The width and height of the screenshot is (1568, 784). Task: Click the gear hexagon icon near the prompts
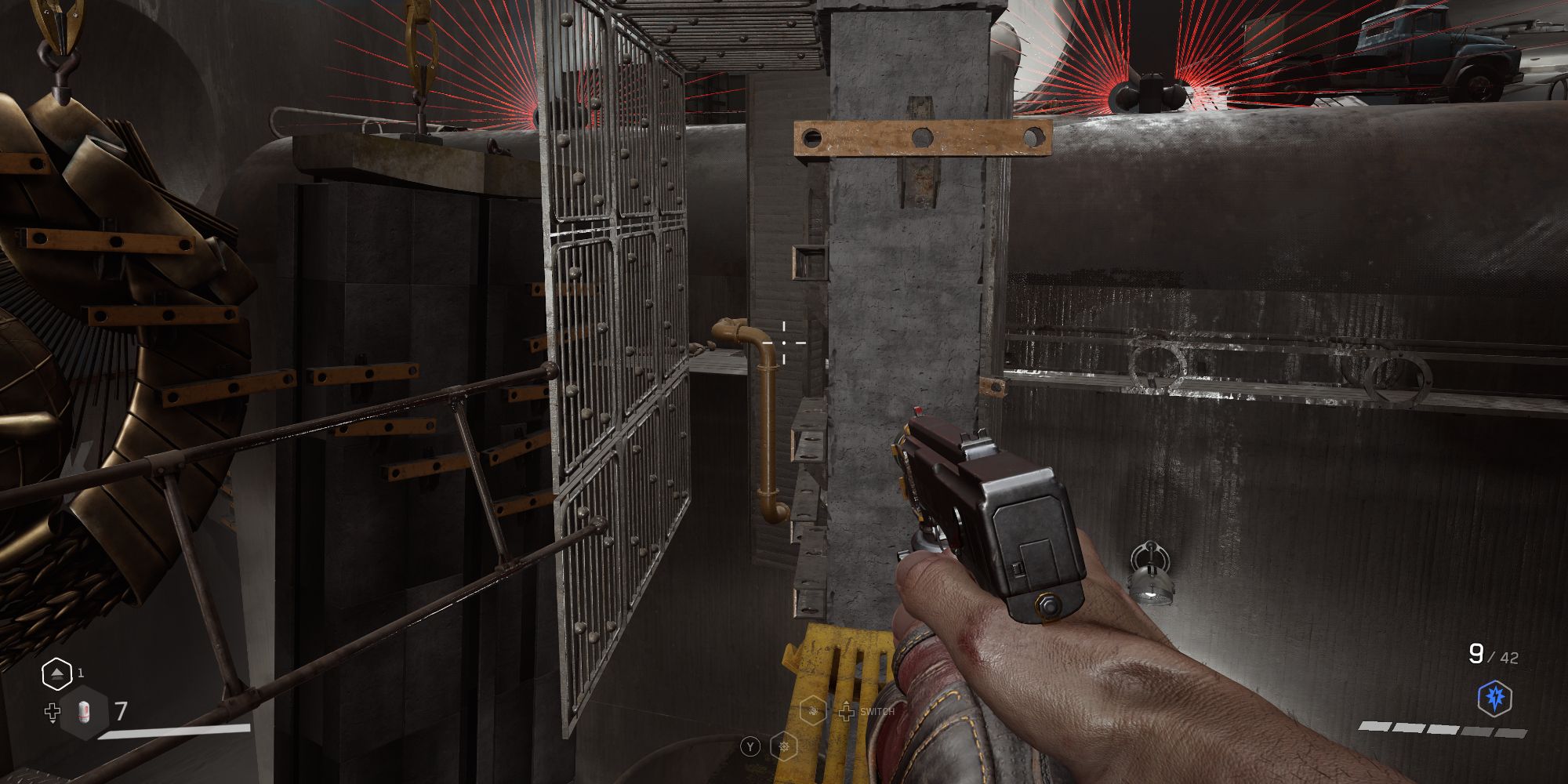pos(782,746)
